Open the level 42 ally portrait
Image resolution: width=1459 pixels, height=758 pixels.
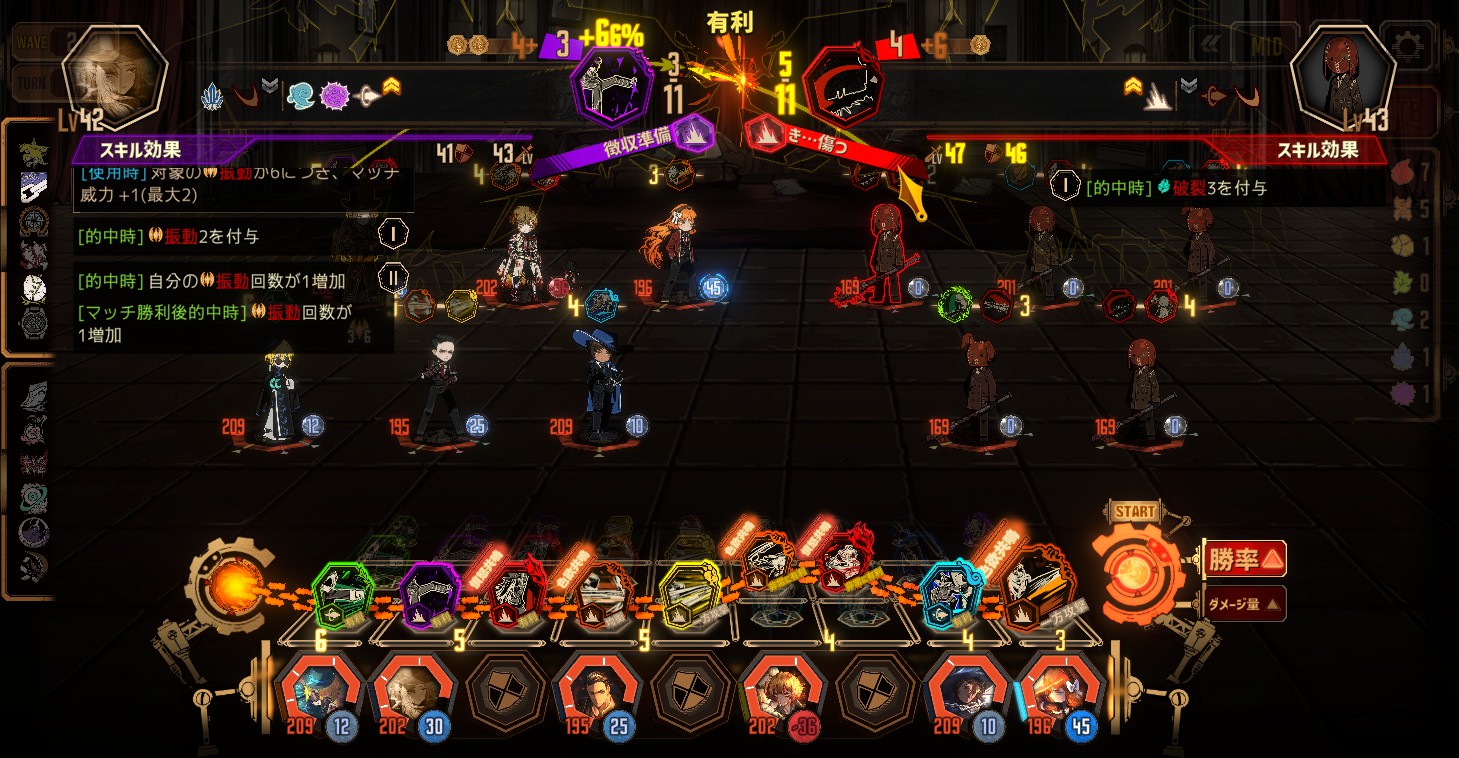pos(113,78)
